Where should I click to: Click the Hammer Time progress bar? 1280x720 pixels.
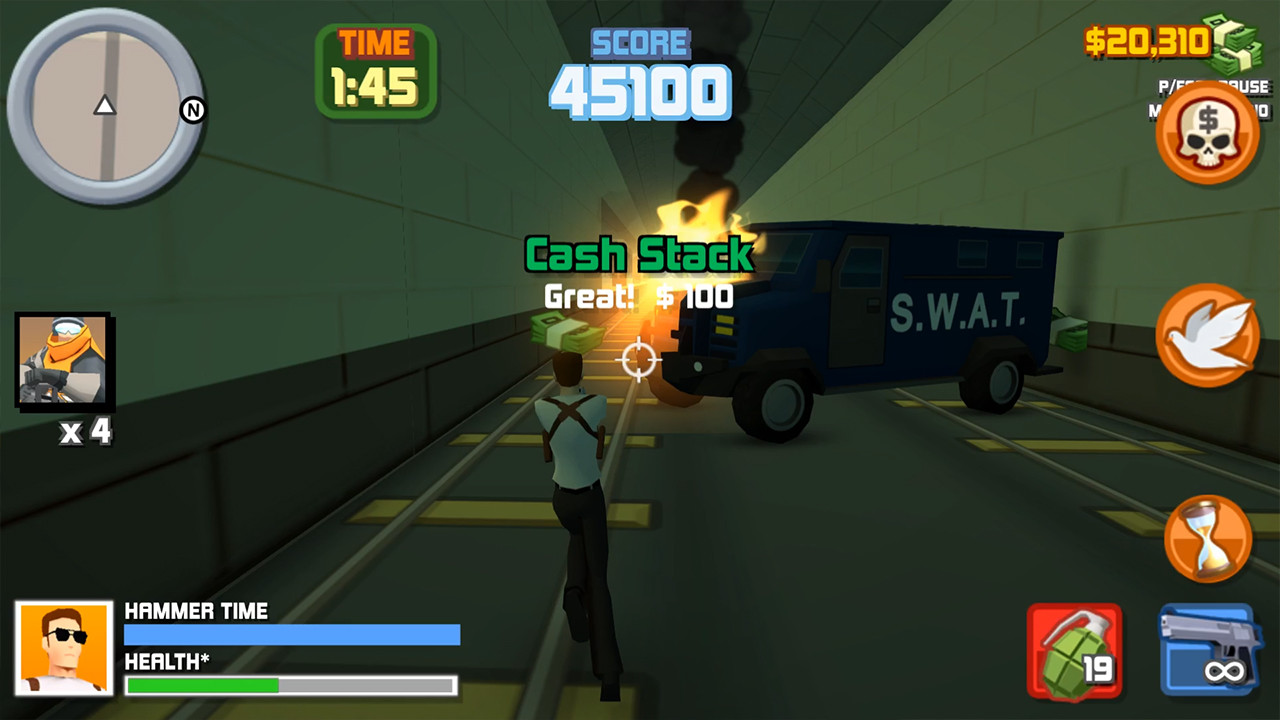[291, 634]
